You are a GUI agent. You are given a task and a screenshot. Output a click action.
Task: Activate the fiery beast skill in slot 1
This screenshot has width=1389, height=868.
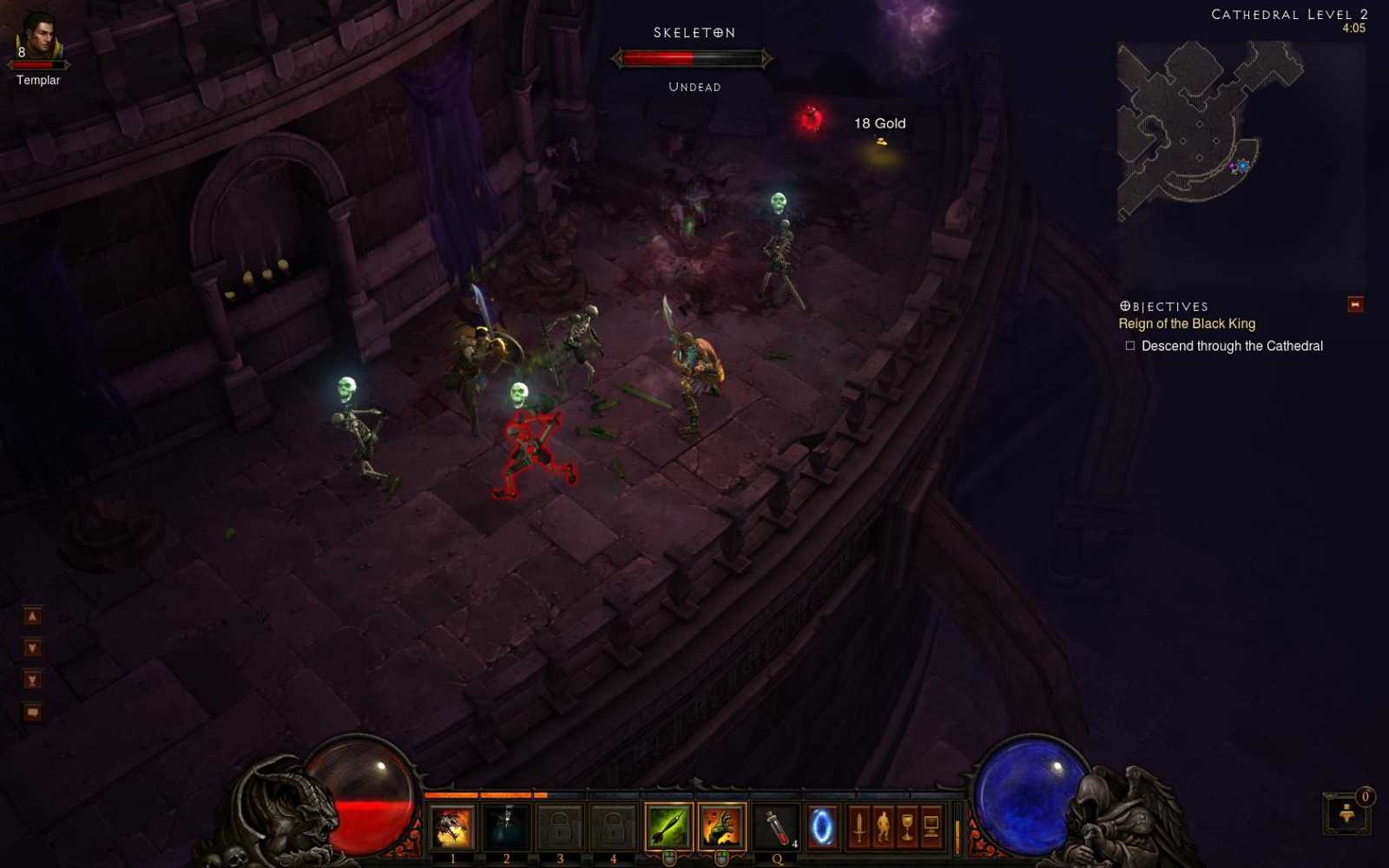pos(452,827)
